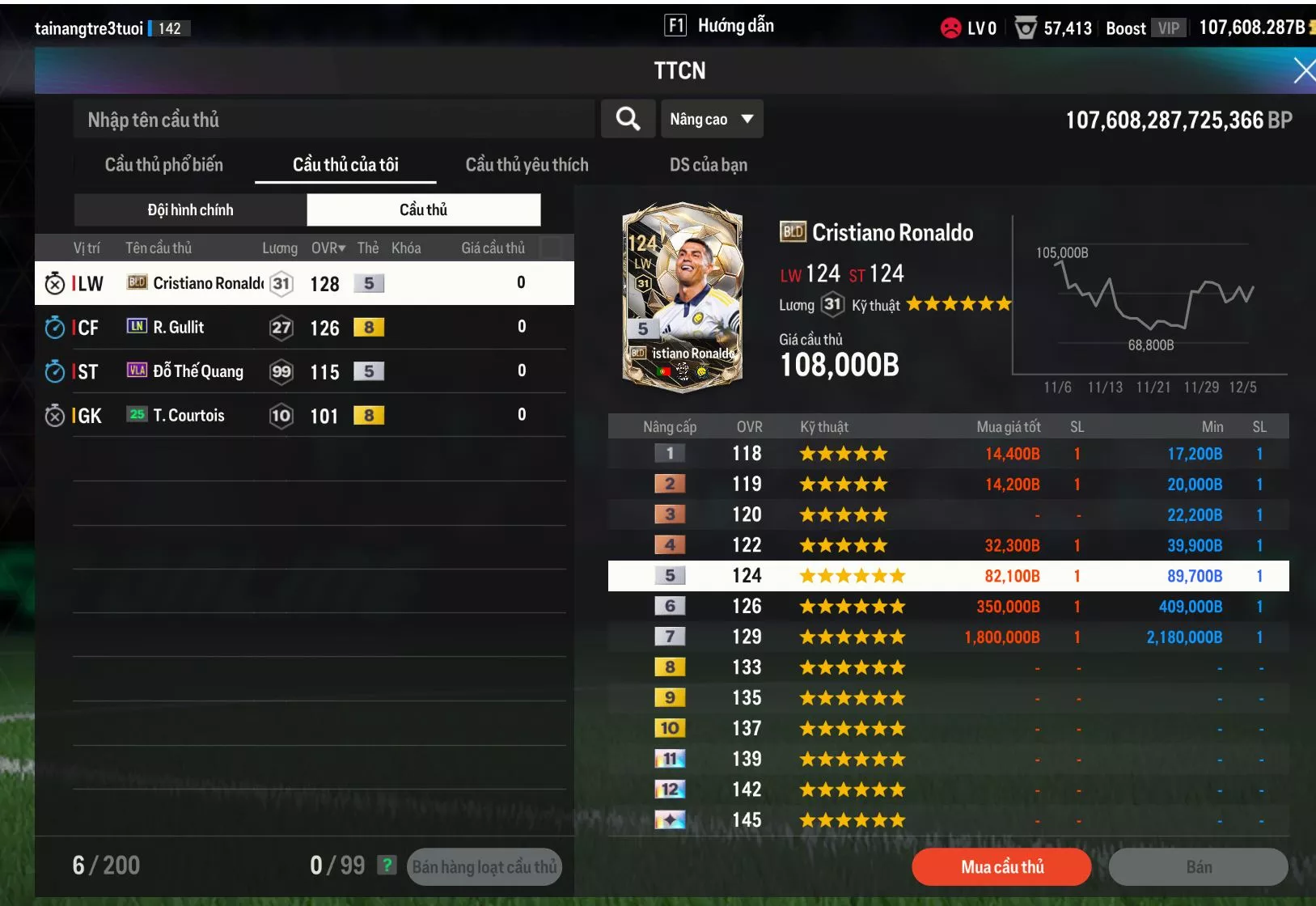Click the player name search field

click(333, 120)
